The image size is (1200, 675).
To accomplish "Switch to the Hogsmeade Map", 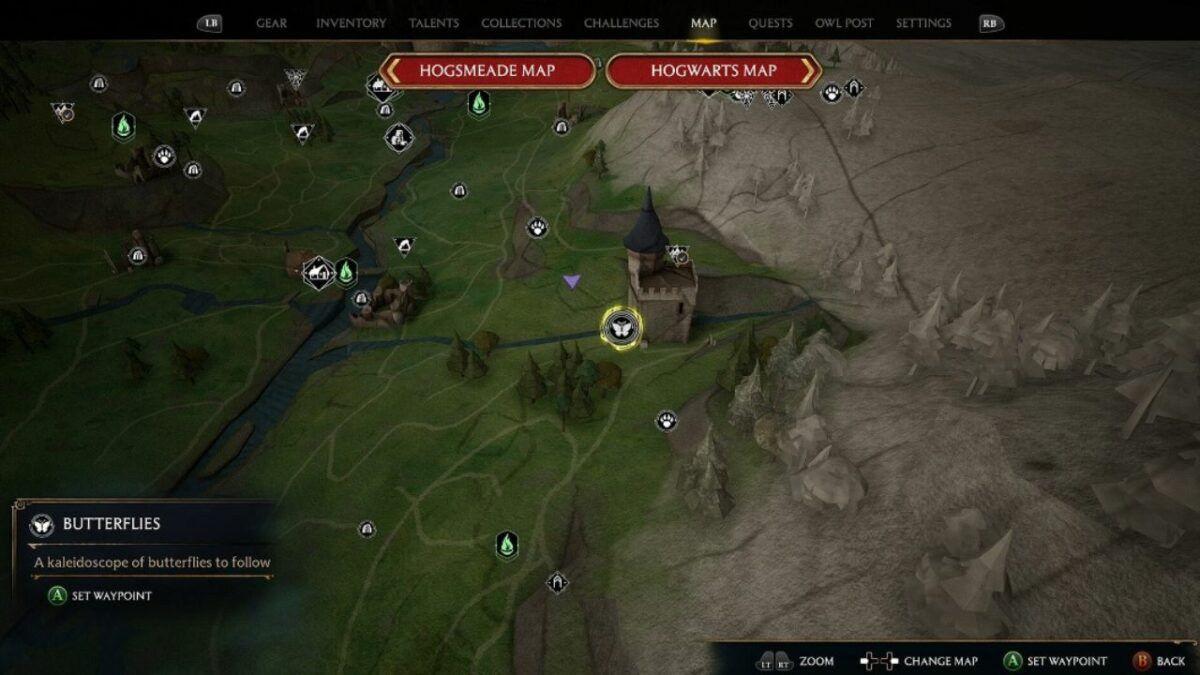I will 487,71.
